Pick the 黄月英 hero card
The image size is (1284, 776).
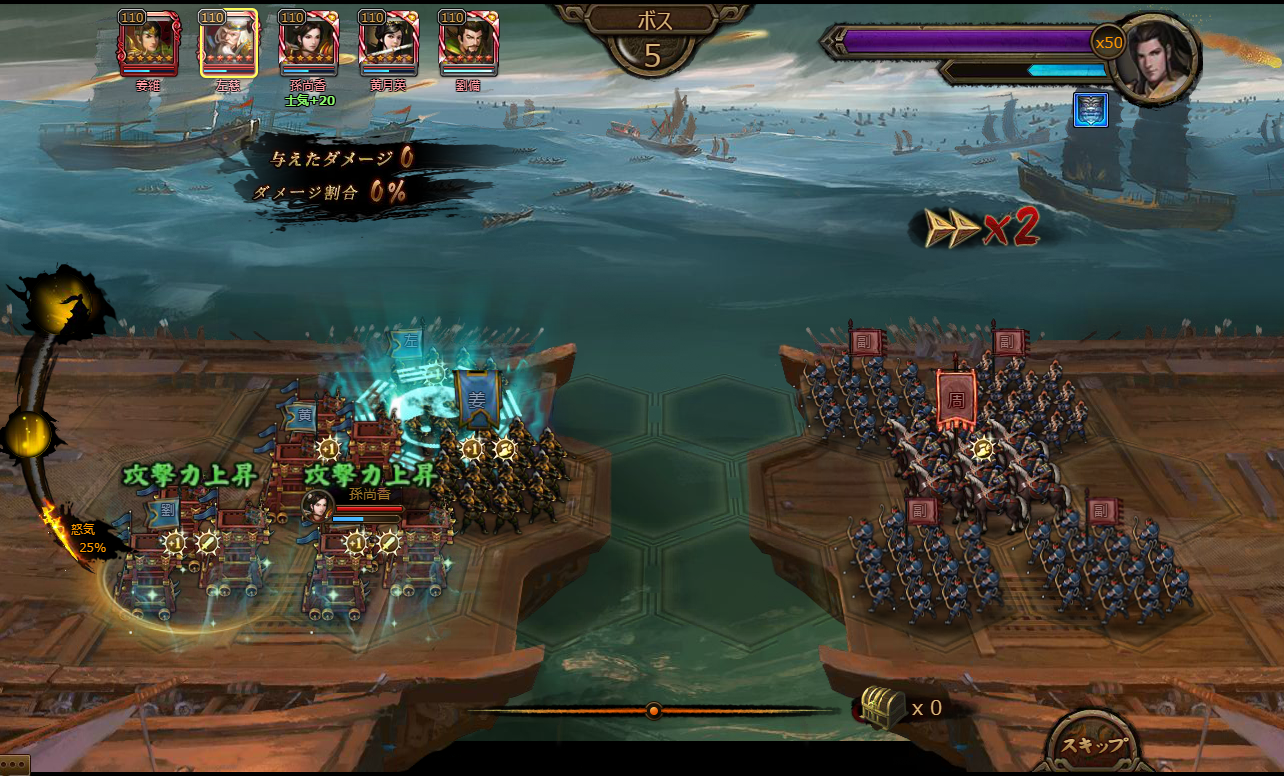click(388, 44)
